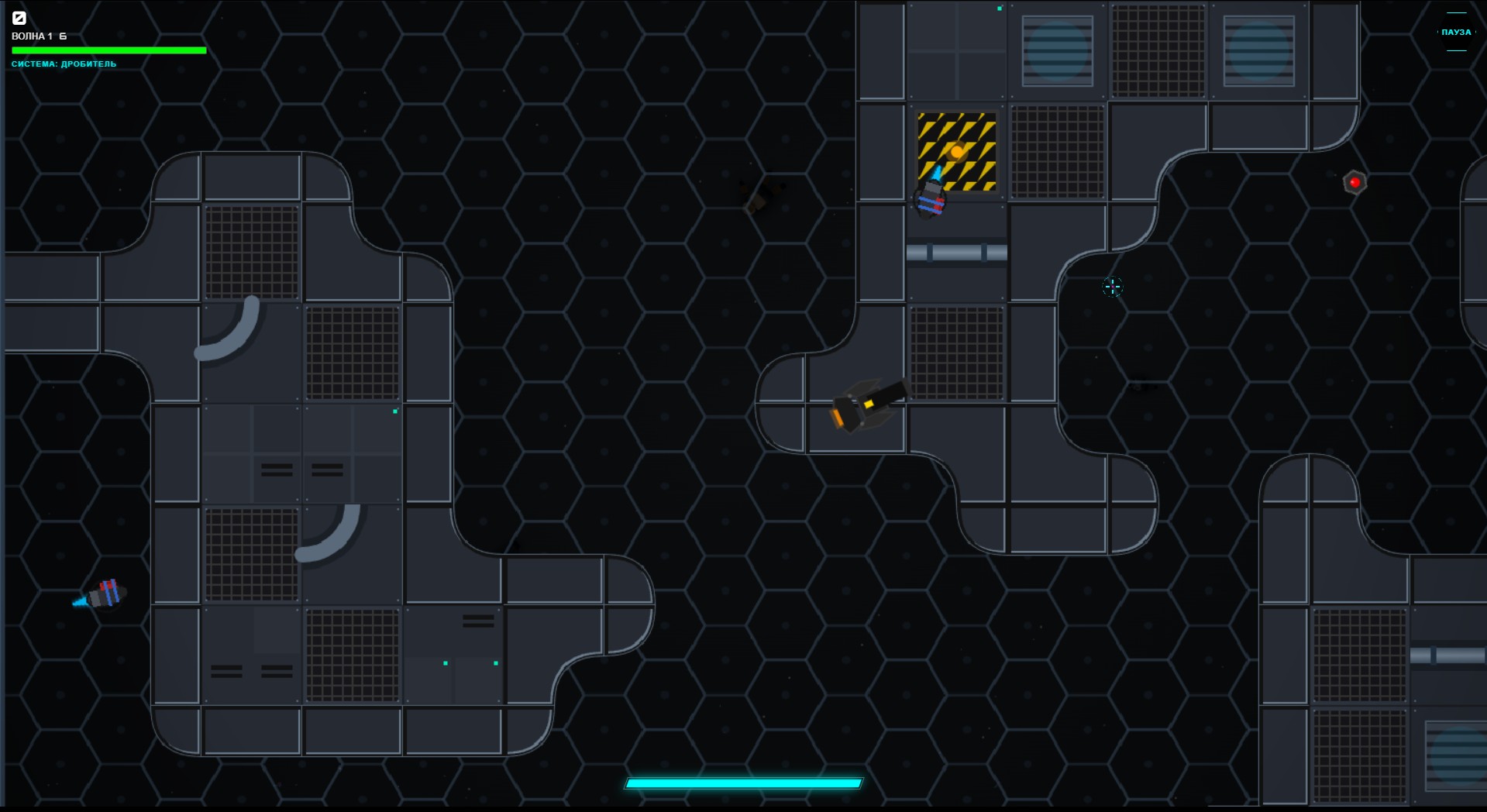The image size is (1487, 812).
Task: Expand the СИСТЕМА: ДРОБИТЕЛЬ system label
Action: pos(64,64)
